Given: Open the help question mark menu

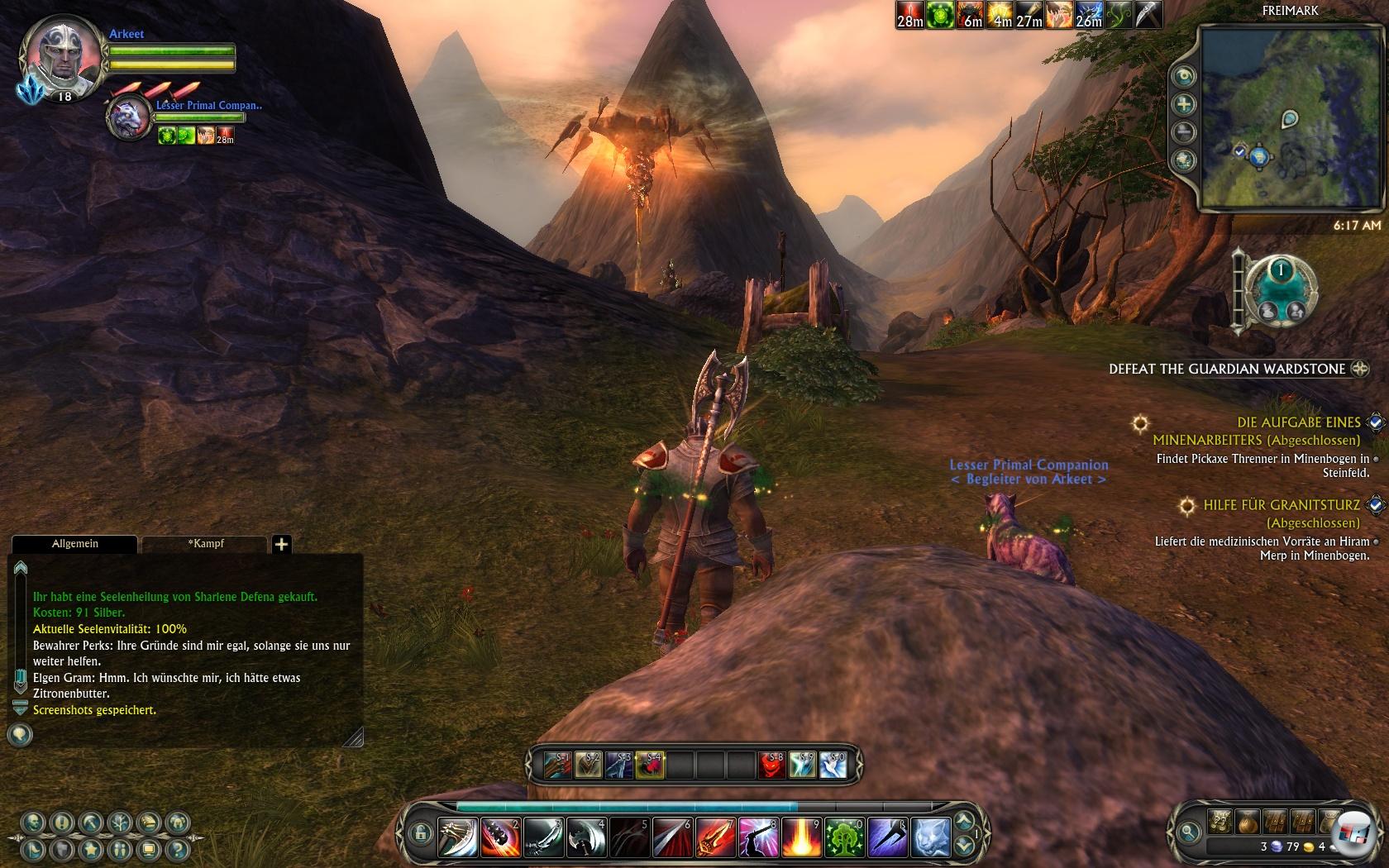Looking at the screenshot, I should click(176, 849).
